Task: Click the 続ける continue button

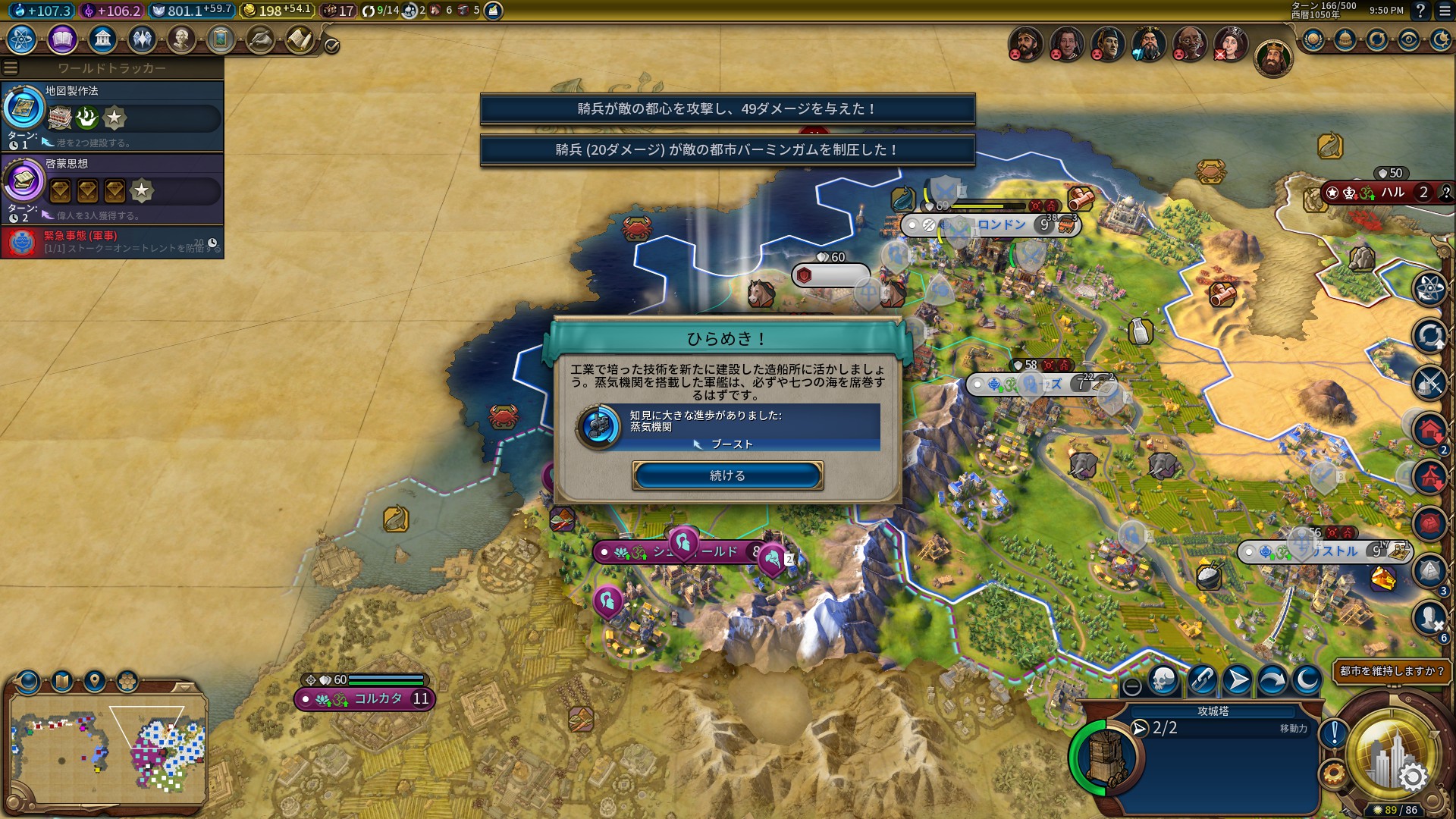Action: [x=727, y=475]
